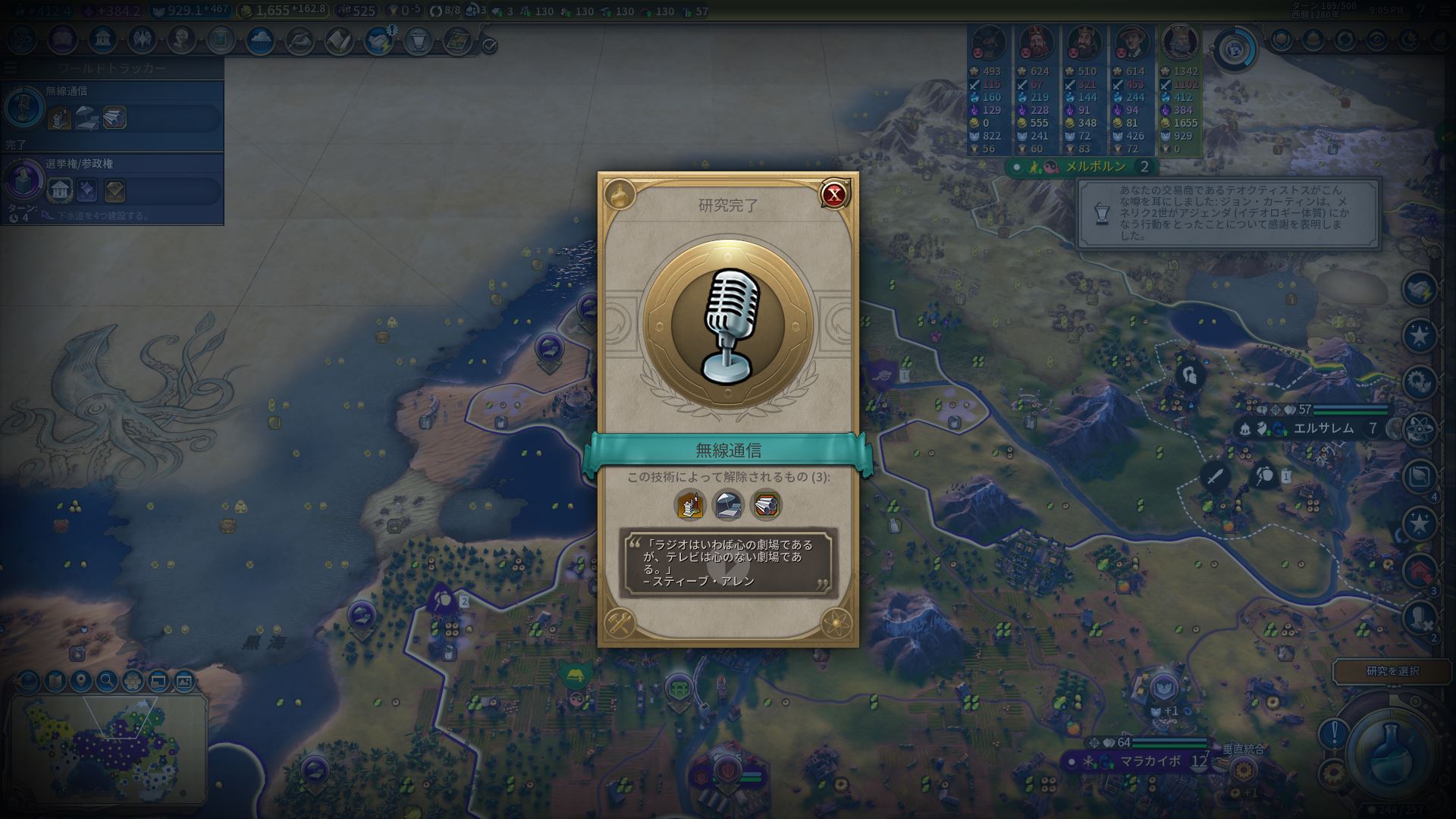Play the Steve Allen quote audio
The width and height of the screenshot is (1456, 819).
pos(728,563)
